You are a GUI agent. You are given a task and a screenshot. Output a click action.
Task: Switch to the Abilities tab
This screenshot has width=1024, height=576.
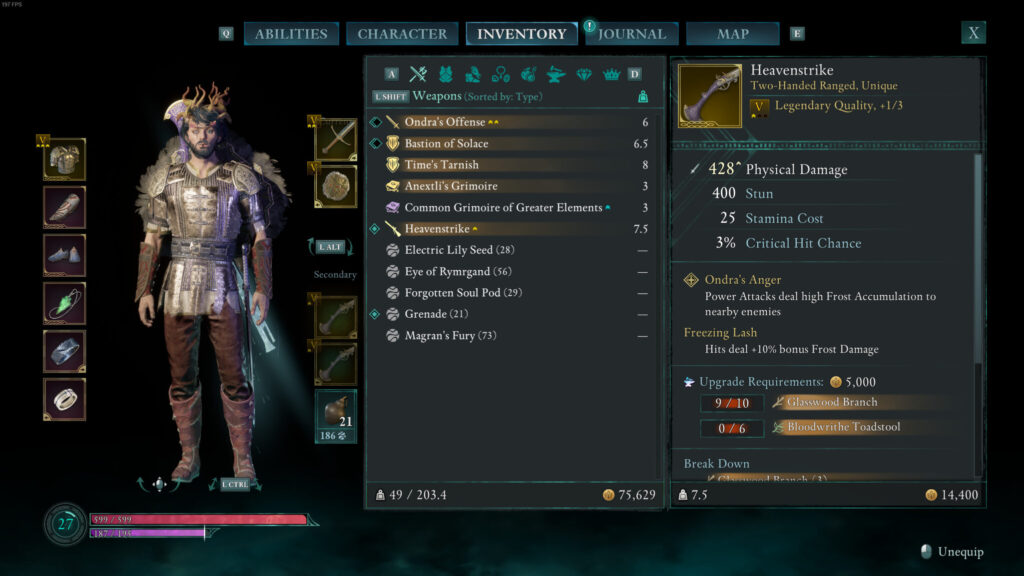[x=290, y=34]
